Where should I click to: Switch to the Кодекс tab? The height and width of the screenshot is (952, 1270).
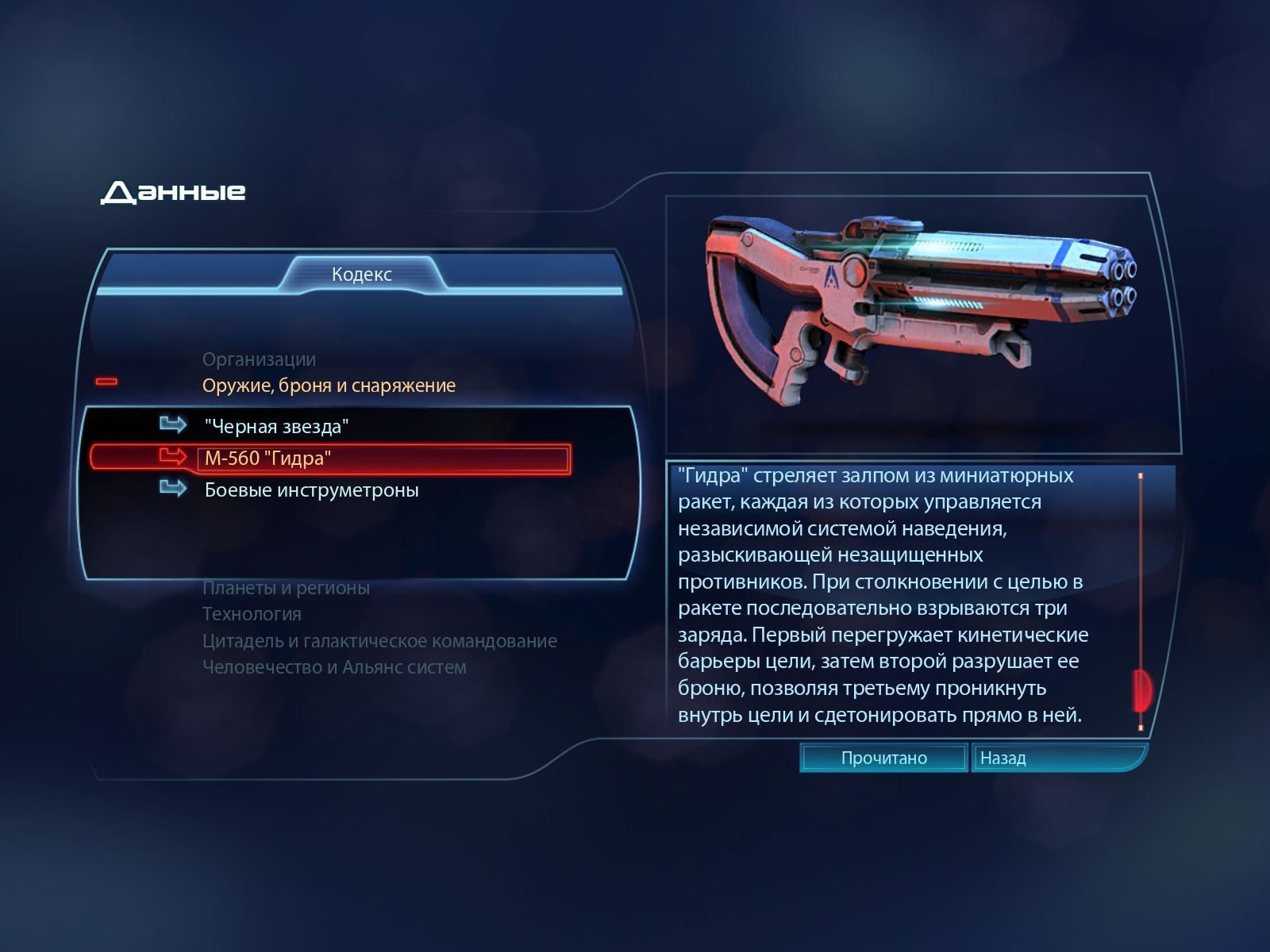click(362, 274)
